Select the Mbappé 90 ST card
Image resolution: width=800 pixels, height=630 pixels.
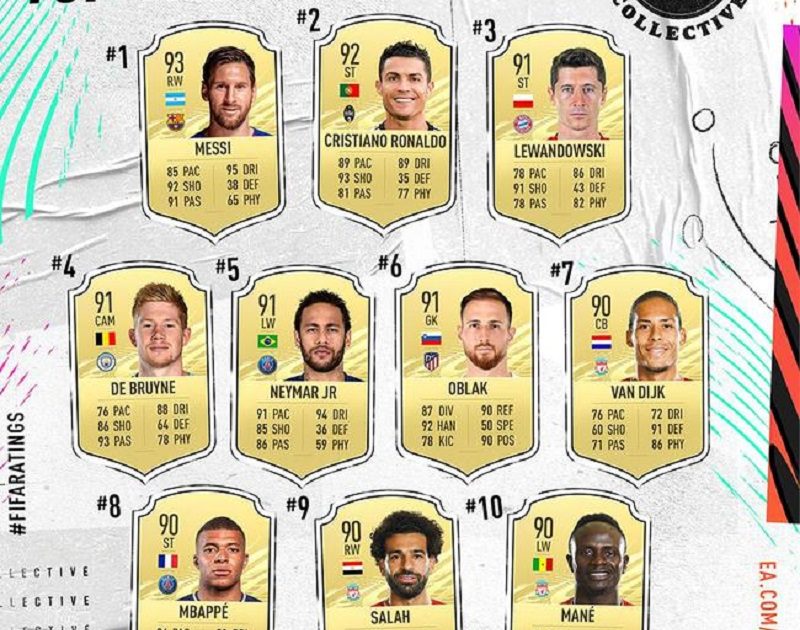(x=203, y=565)
